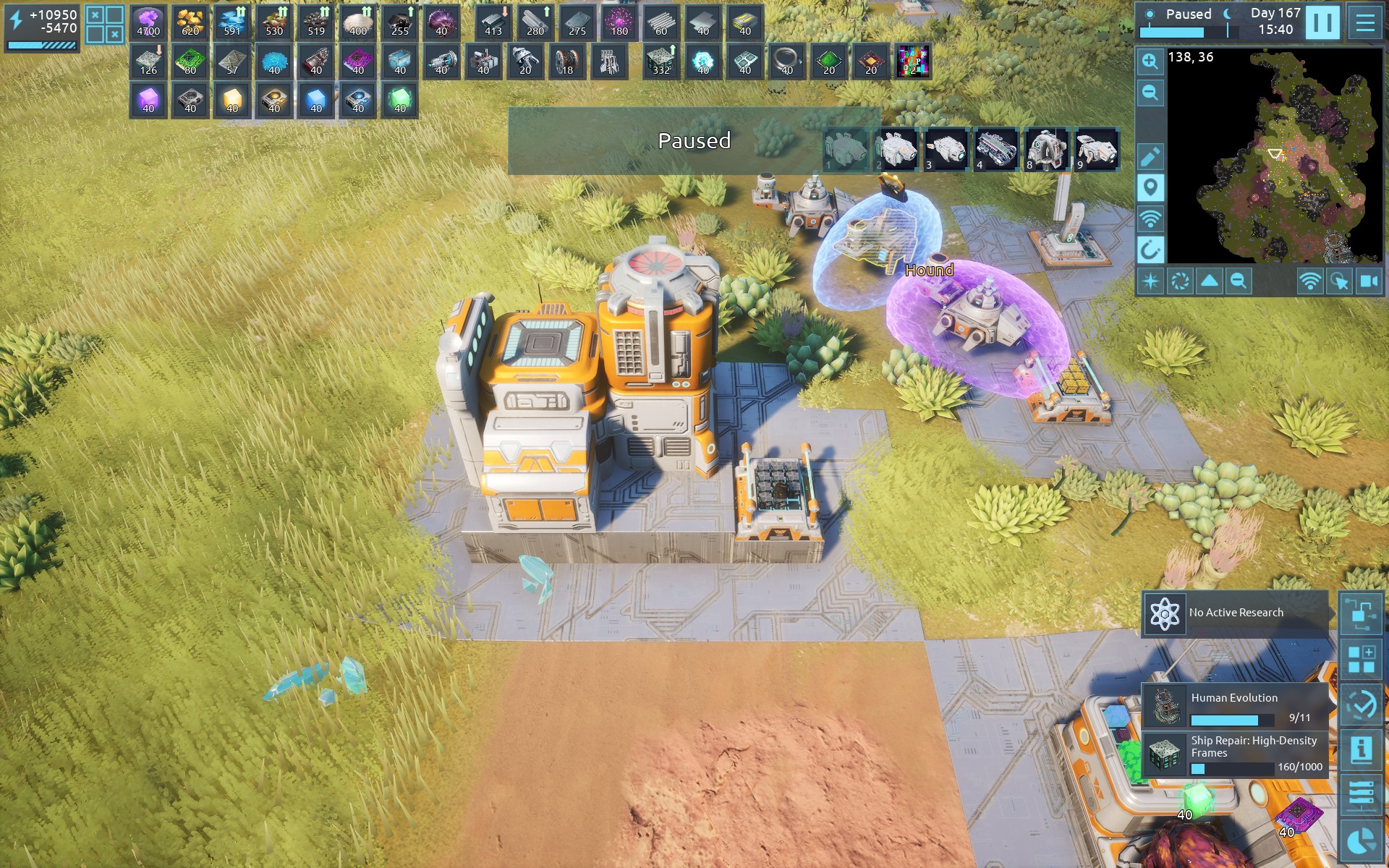The image size is (1389, 868).
Task: Zoom in on the minimap
Action: coord(1150,62)
